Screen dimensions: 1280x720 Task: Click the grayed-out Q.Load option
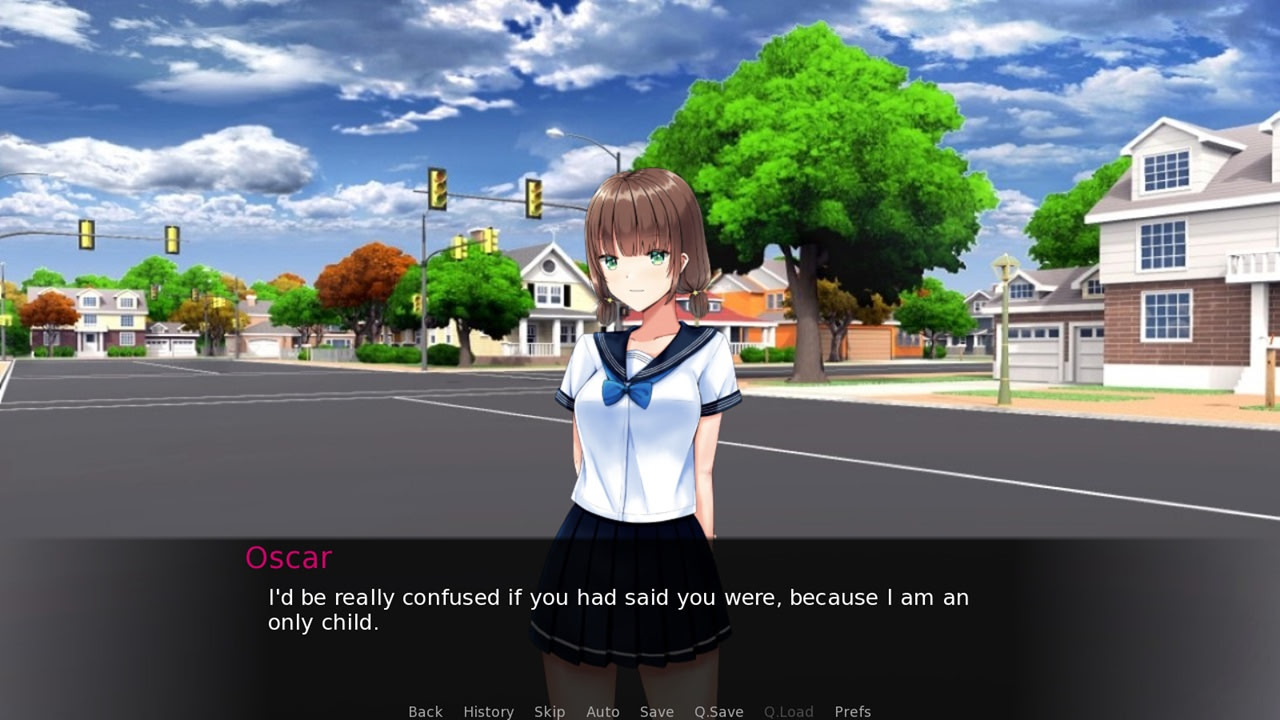click(x=788, y=711)
